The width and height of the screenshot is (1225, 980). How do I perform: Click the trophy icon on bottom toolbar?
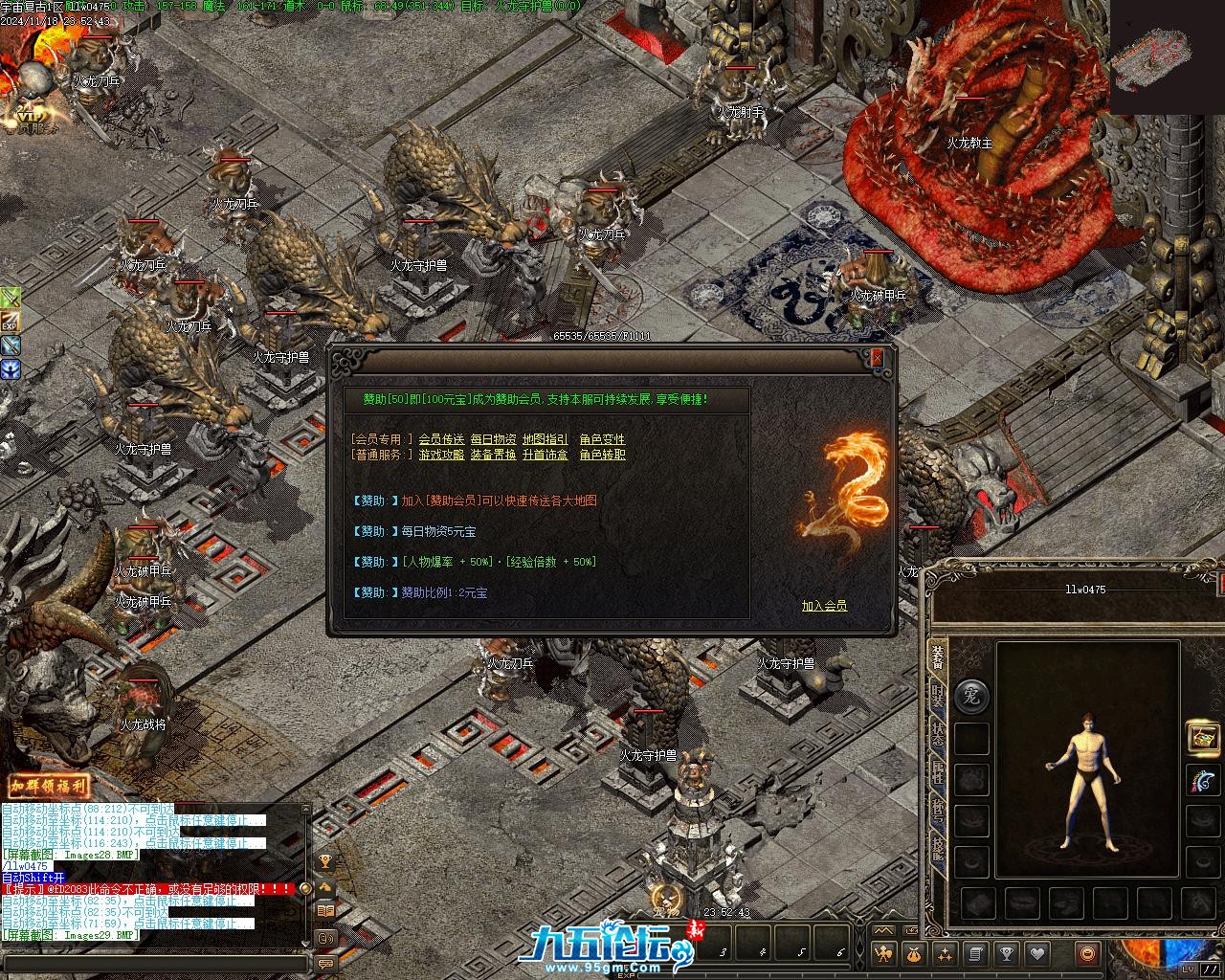(x=1006, y=953)
